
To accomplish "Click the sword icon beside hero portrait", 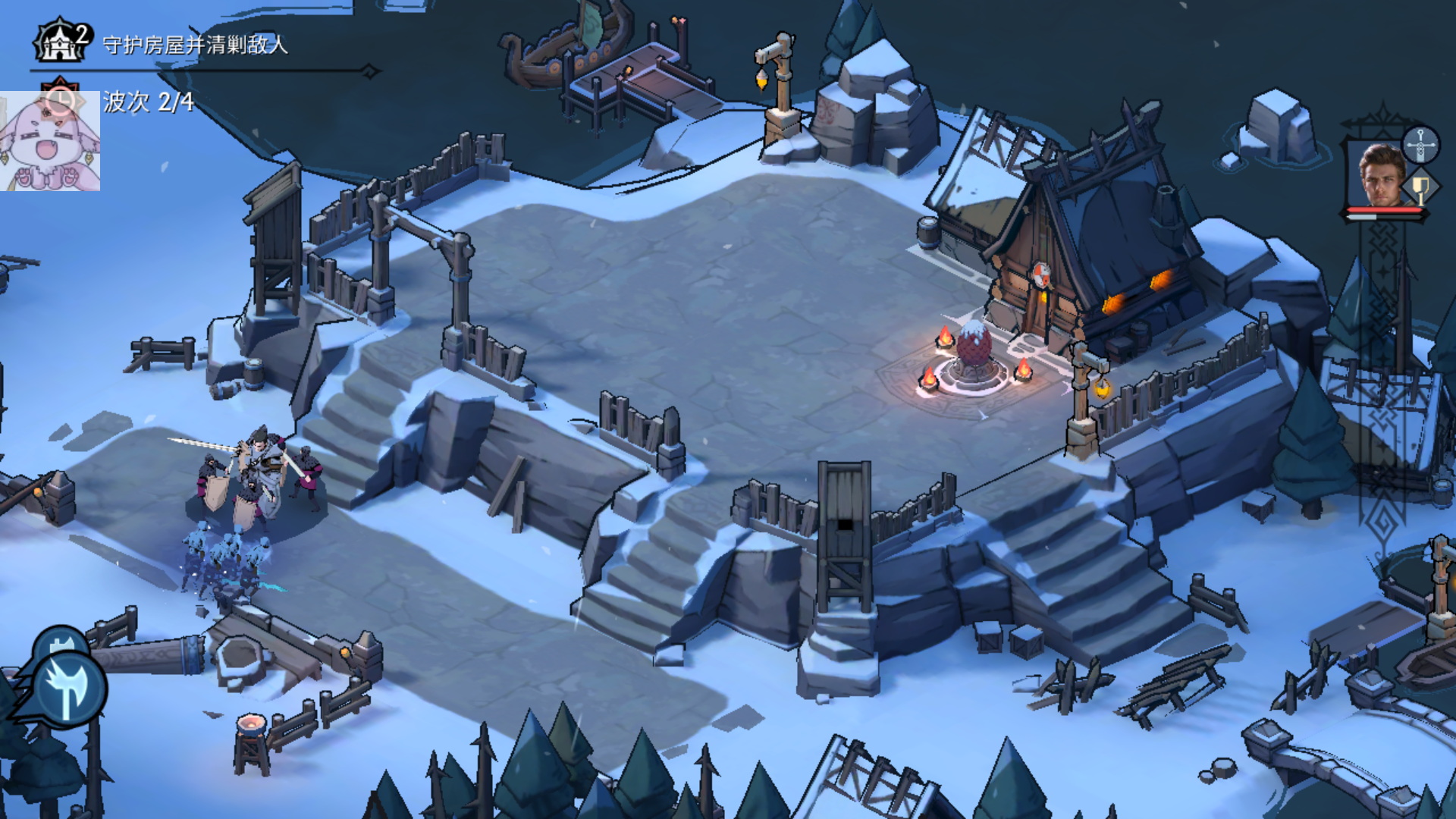I will click(1420, 144).
